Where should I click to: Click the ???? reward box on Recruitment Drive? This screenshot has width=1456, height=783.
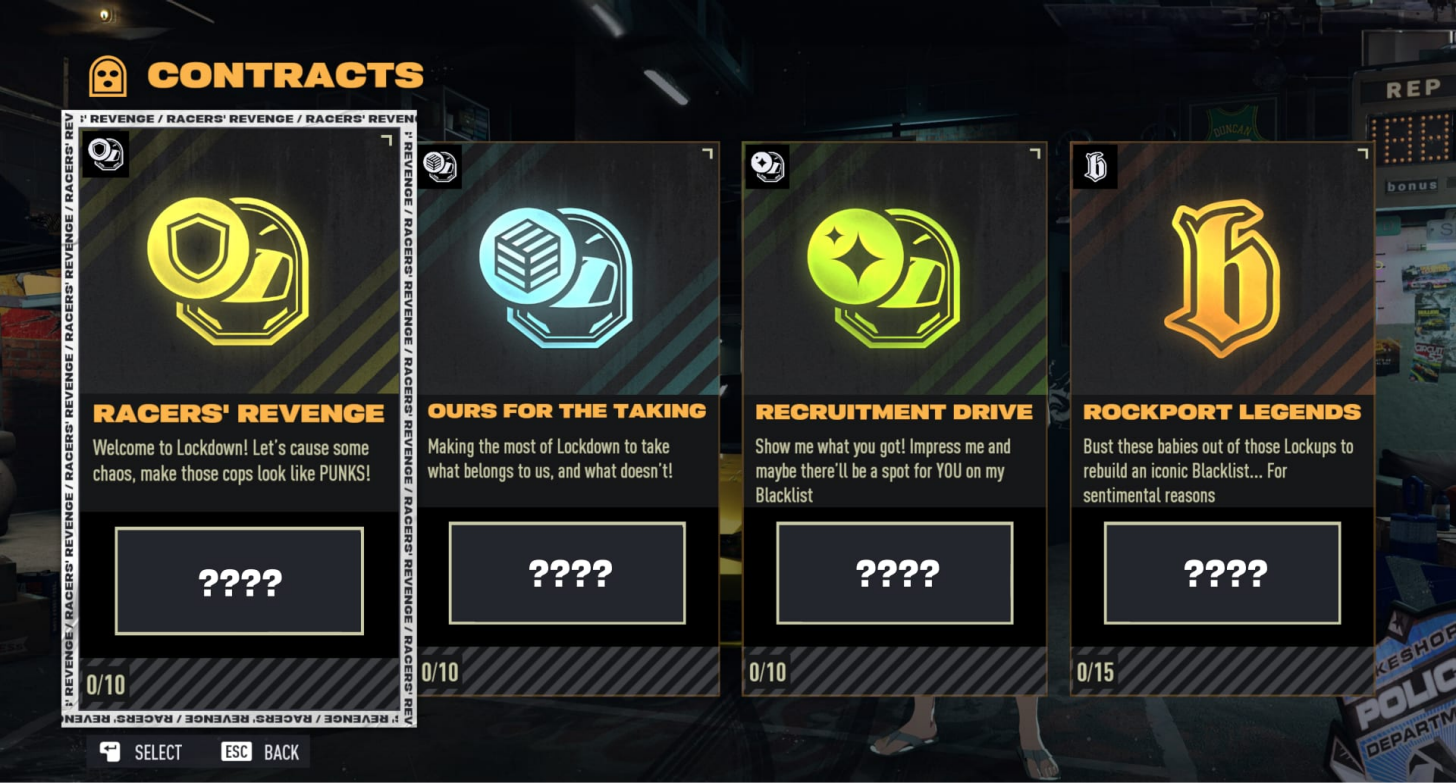pos(893,571)
